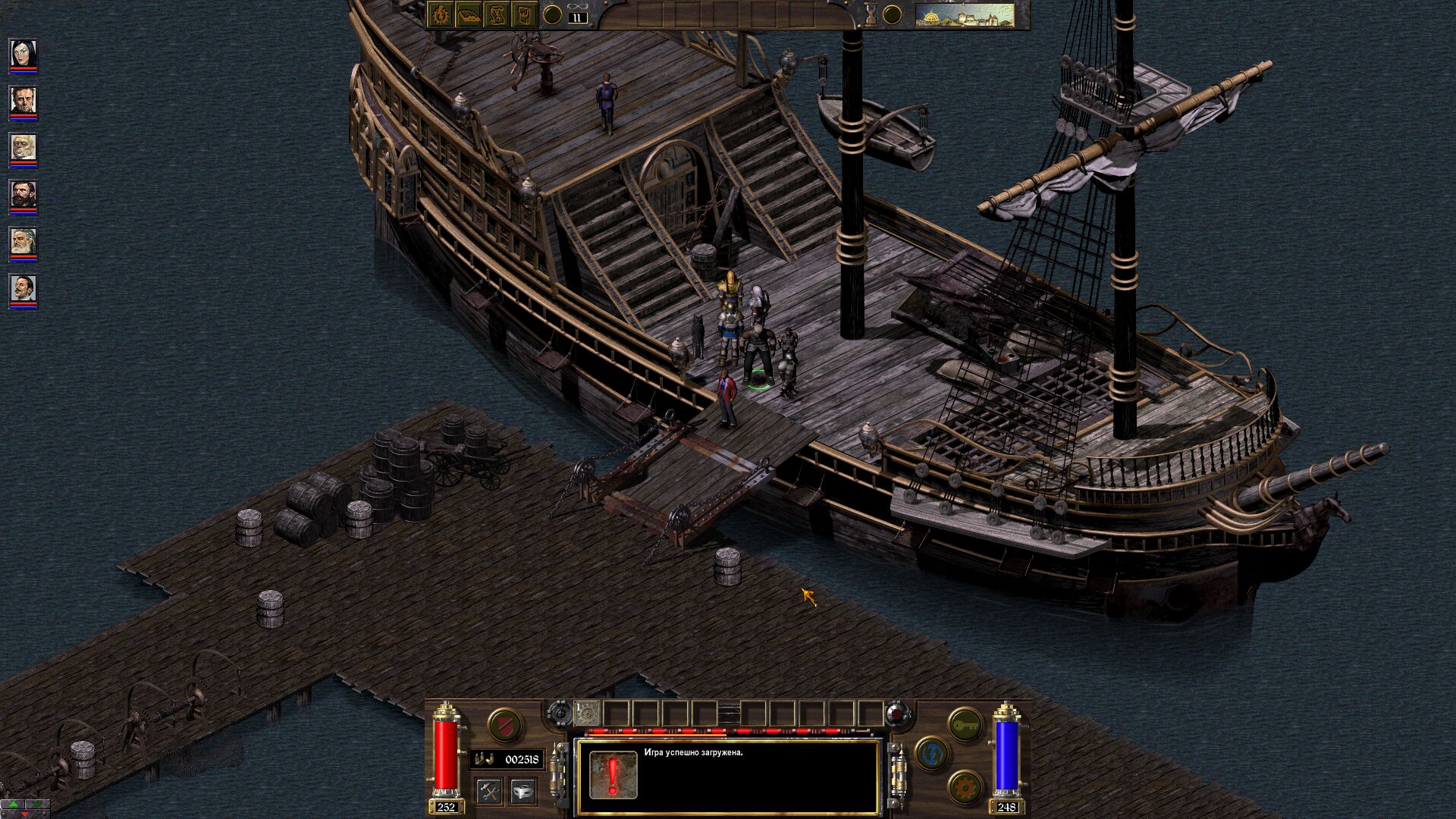Toggle the red shield combat mode button
This screenshot has width=1456, height=819.
pos(504,725)
